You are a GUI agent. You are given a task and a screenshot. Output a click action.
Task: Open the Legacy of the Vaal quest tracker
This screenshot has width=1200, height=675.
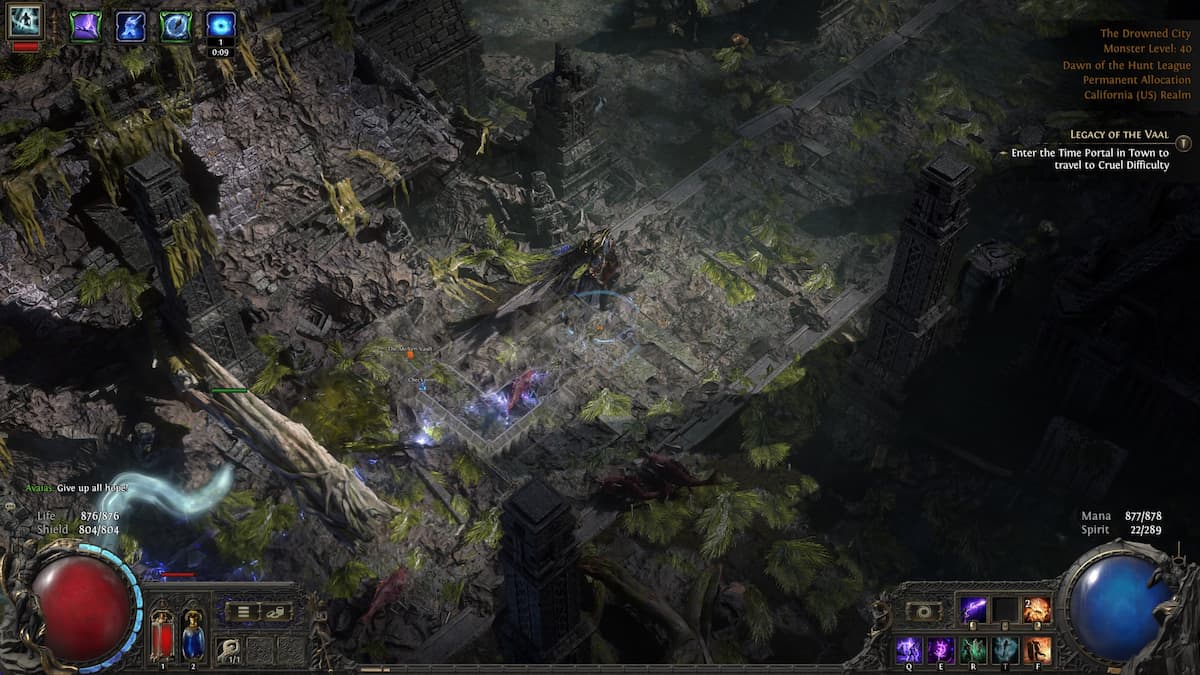click(x=1118, y=134)
